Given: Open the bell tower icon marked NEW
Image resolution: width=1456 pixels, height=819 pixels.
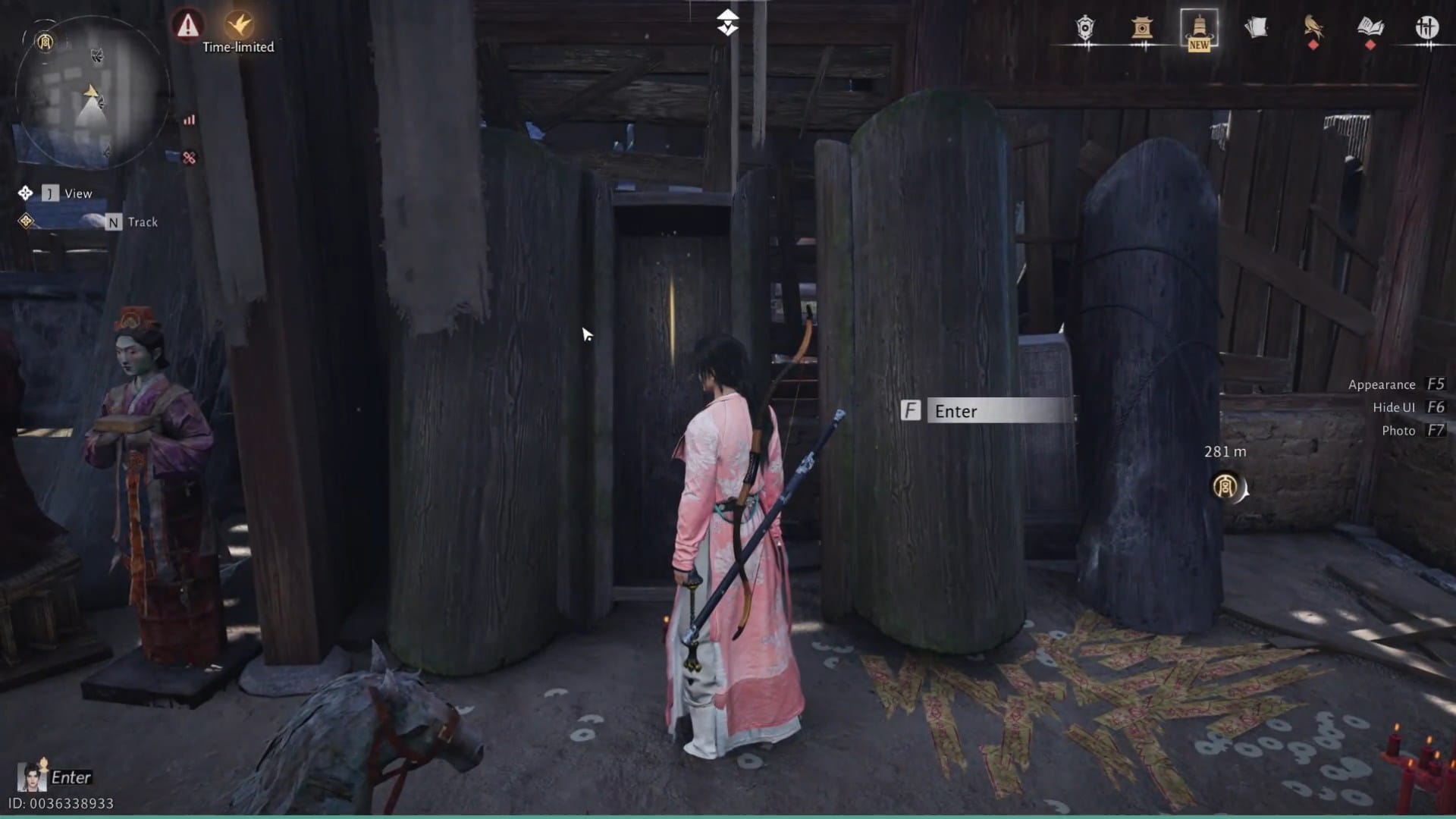Looking at the screenshot, I should point(1197,29).
